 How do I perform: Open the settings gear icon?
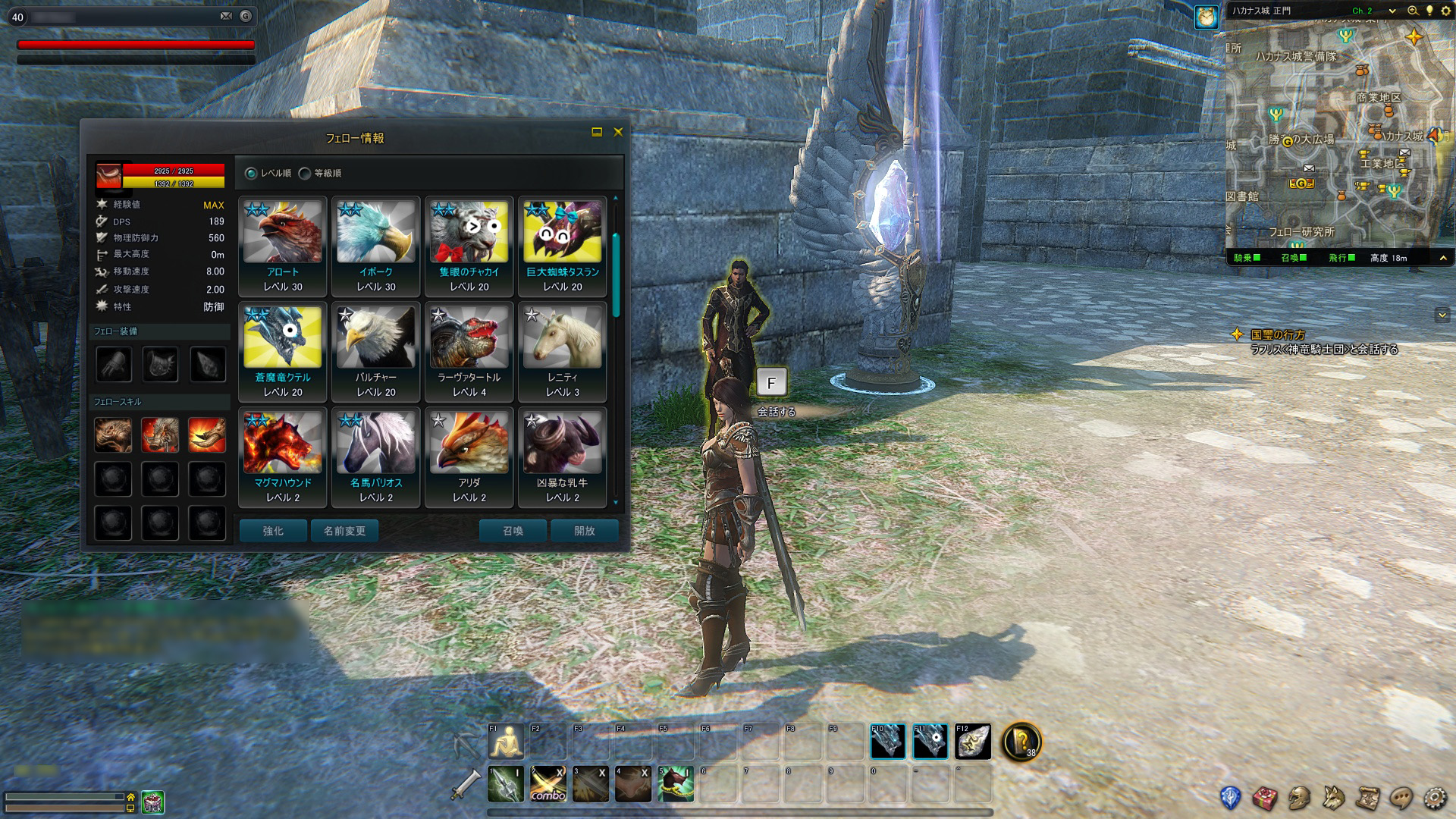[1434, 797]
